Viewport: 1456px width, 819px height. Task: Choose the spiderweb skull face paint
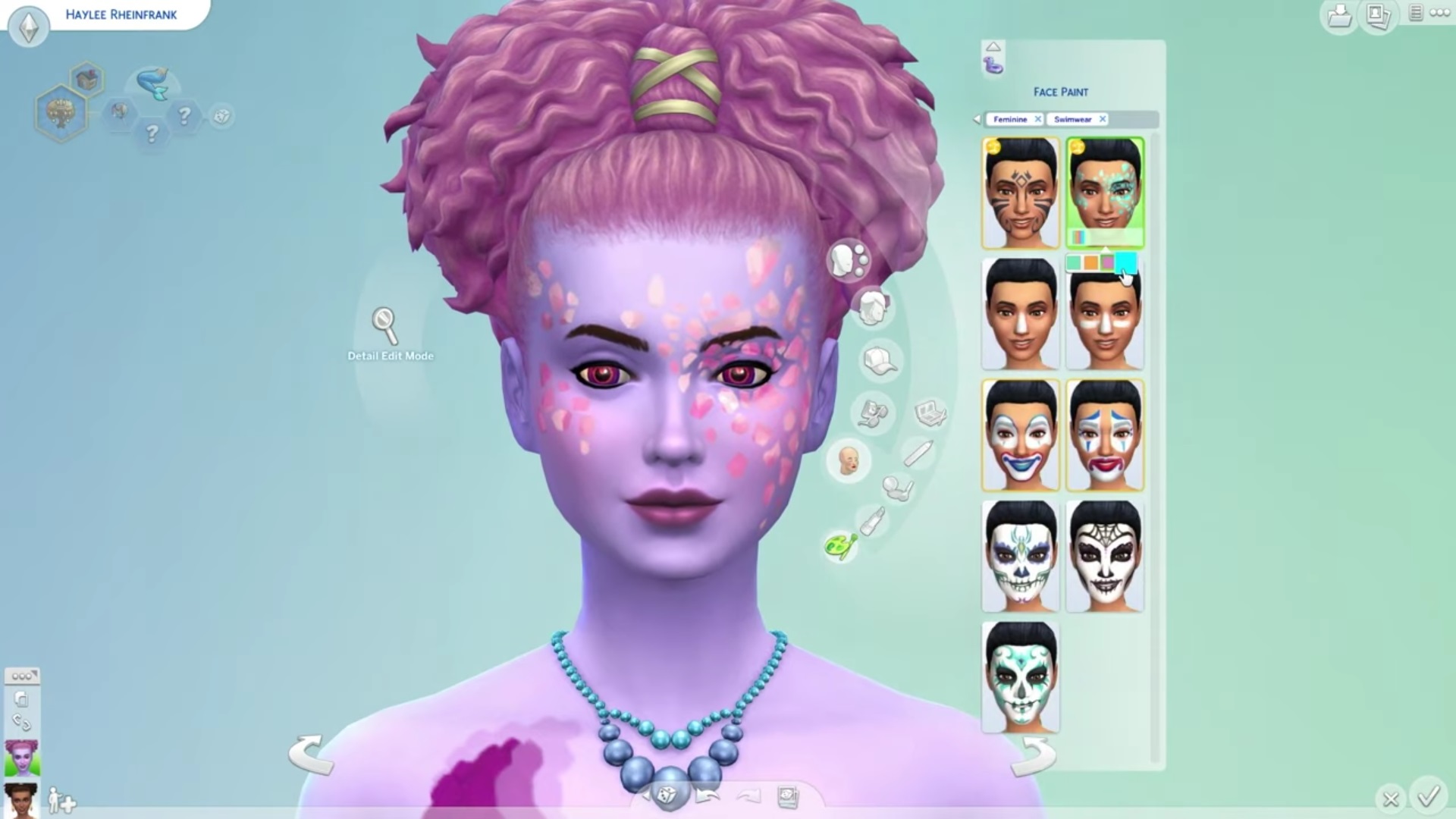click(1105, 557)
